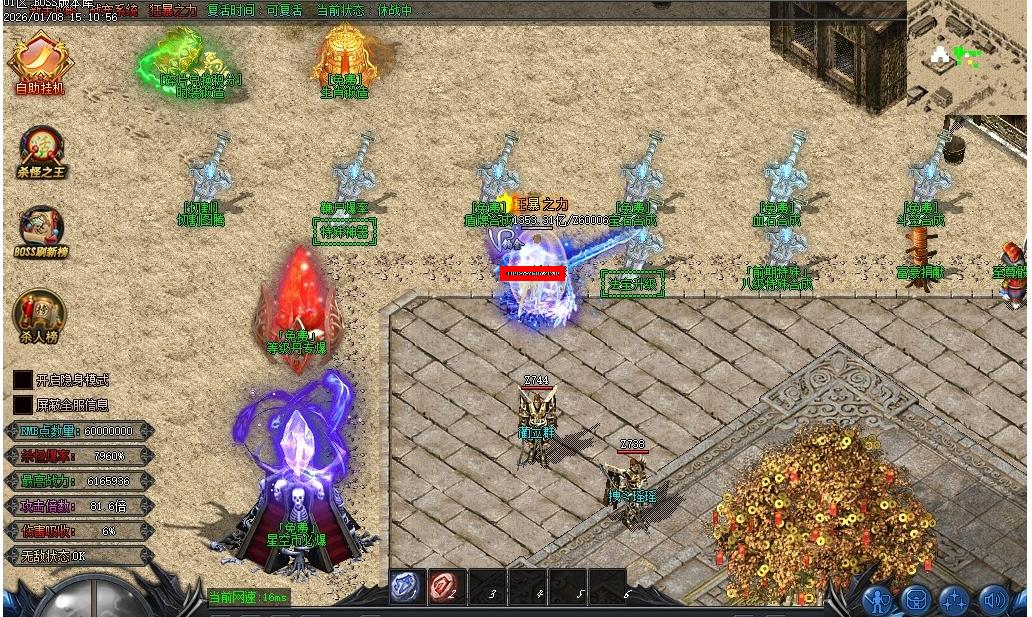Viewport: 1032px width, 617px height.
Task: Open the skills sparkle icon
Action: [x=954, y=600]
